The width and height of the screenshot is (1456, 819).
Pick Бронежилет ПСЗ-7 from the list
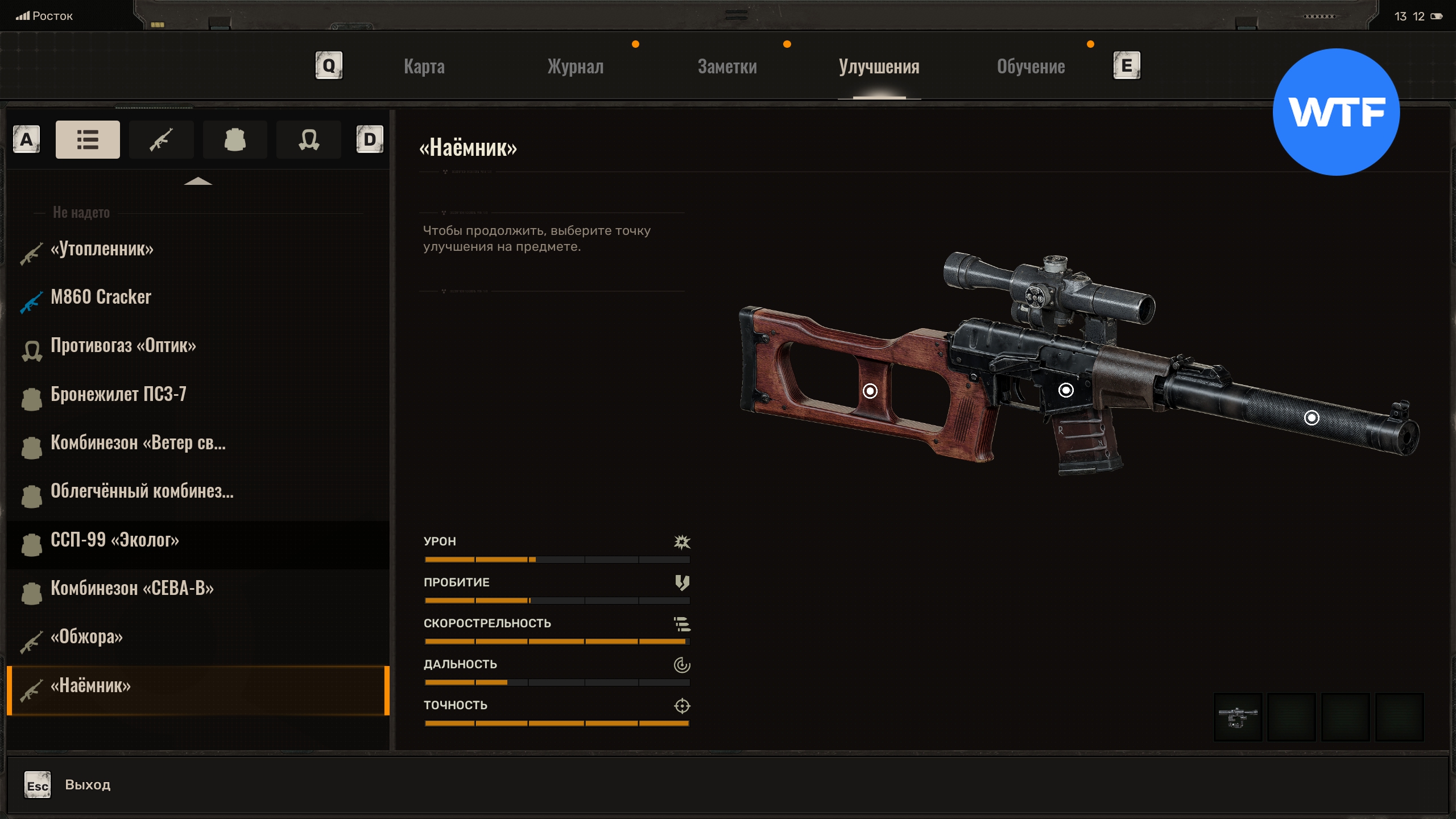118,394
